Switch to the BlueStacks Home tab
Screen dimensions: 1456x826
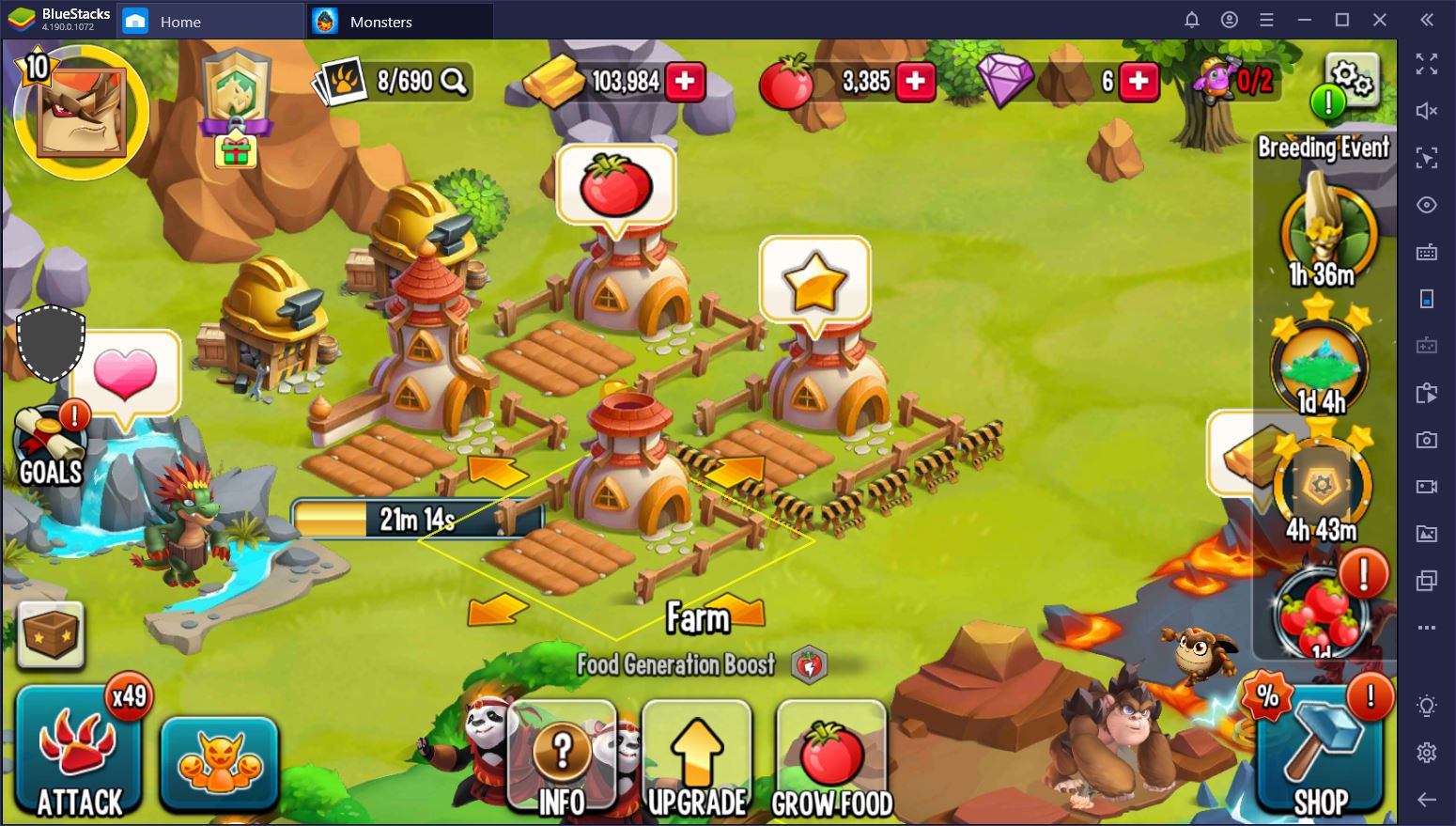[178, 22]
